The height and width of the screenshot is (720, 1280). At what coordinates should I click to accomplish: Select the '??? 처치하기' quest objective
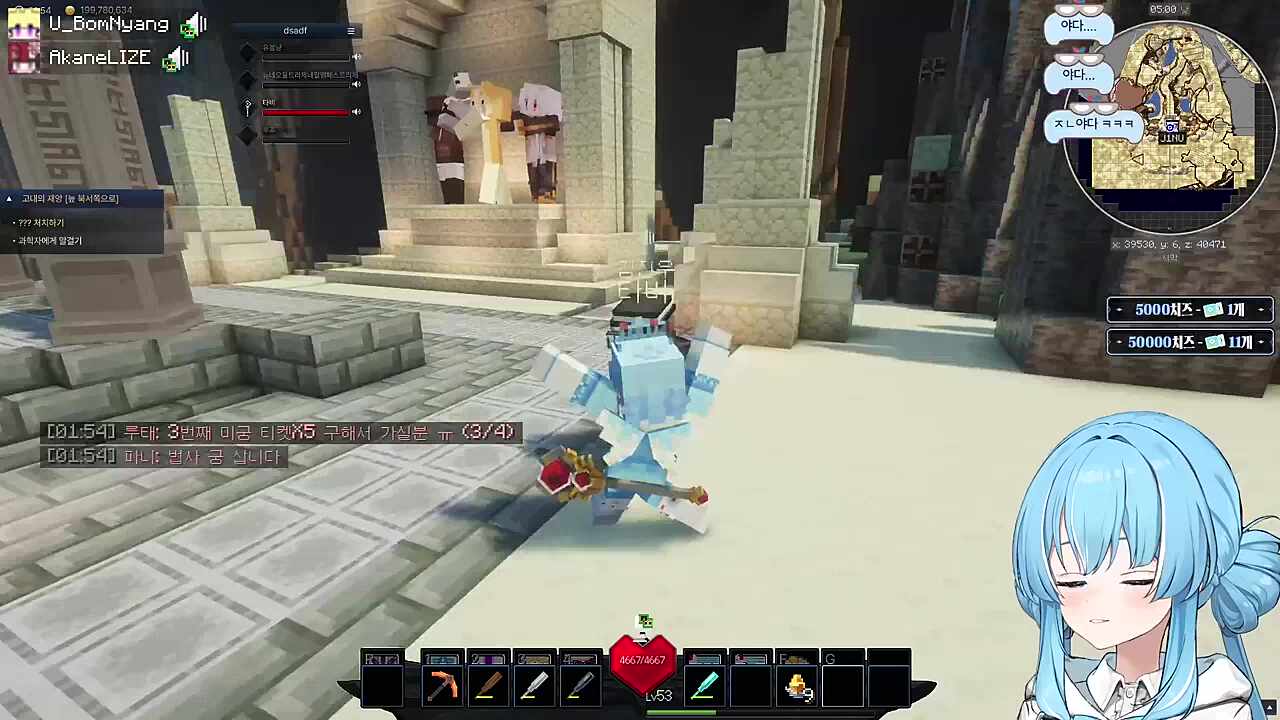41,223
